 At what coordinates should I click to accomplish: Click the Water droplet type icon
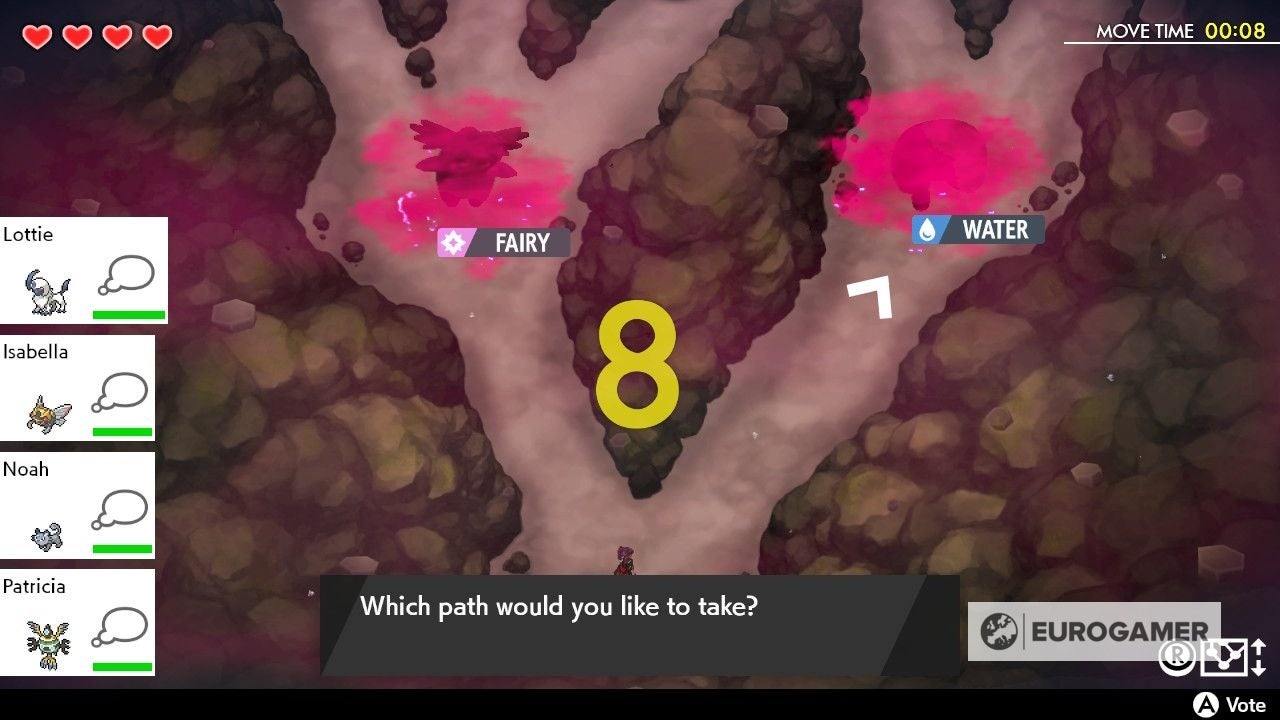[930, 229]
